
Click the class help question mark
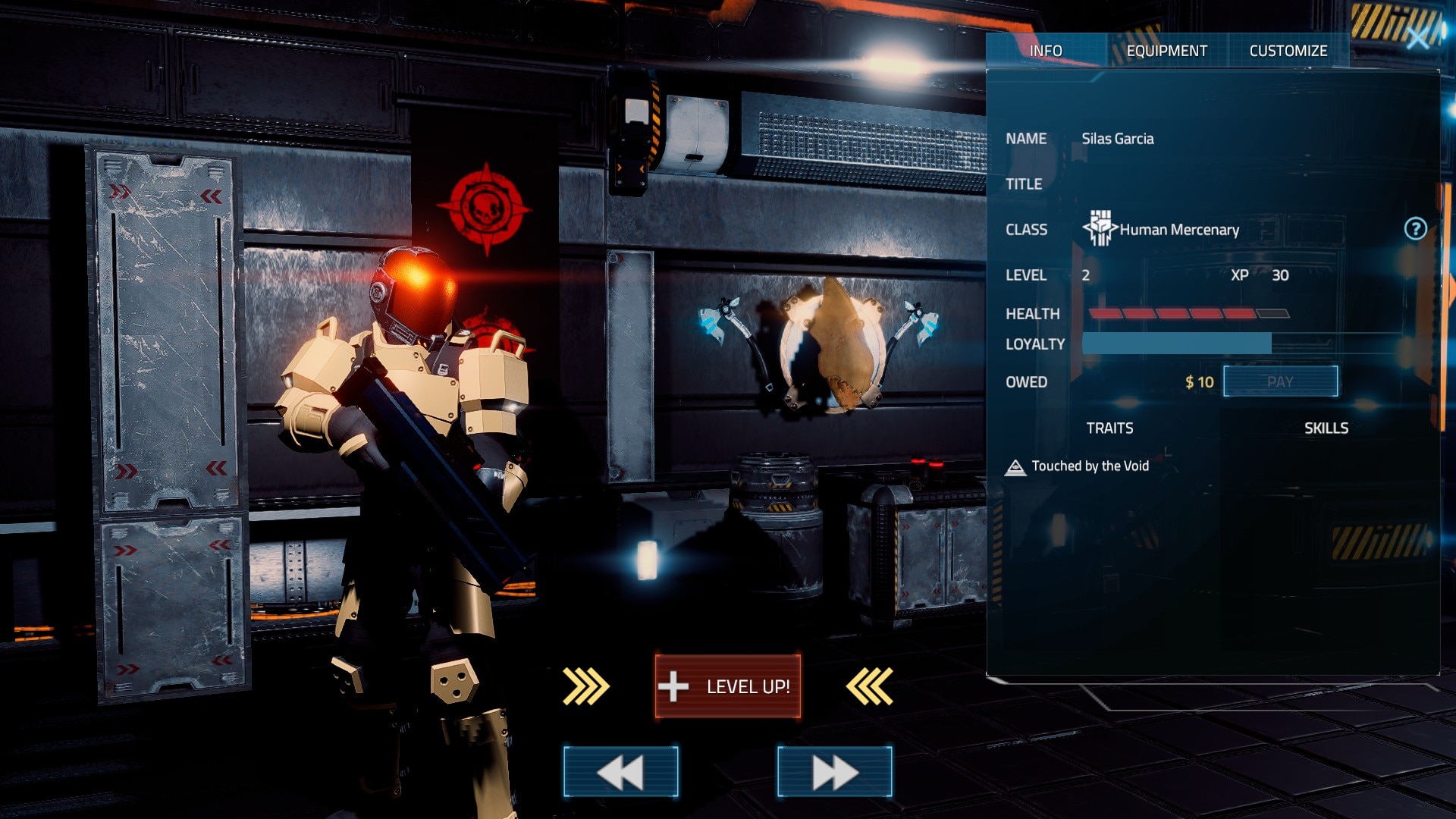1415,229
